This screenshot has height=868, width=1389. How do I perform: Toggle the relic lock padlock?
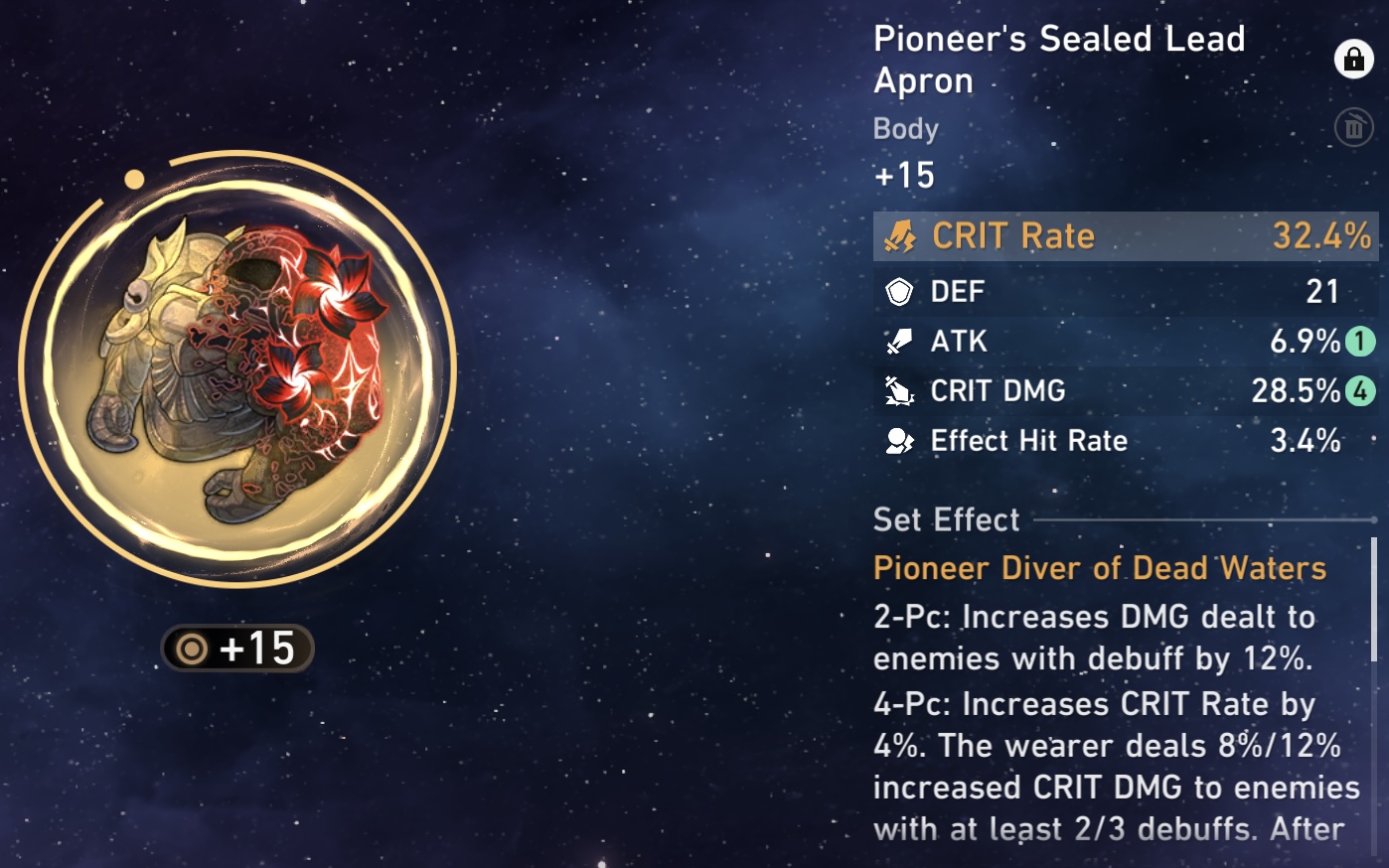tap(1354, 61)
